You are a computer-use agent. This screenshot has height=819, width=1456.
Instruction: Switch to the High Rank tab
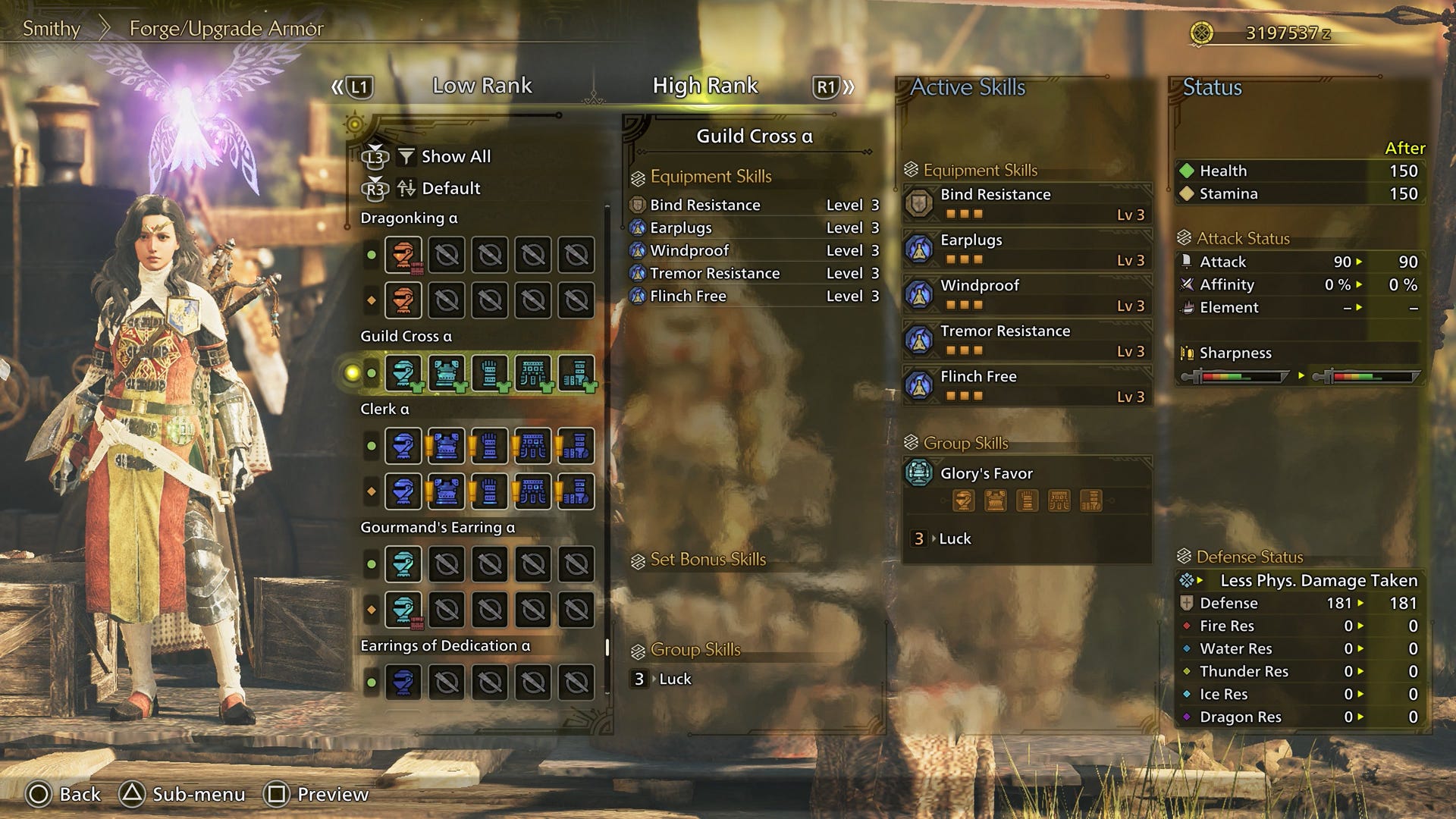click(704, 86)
